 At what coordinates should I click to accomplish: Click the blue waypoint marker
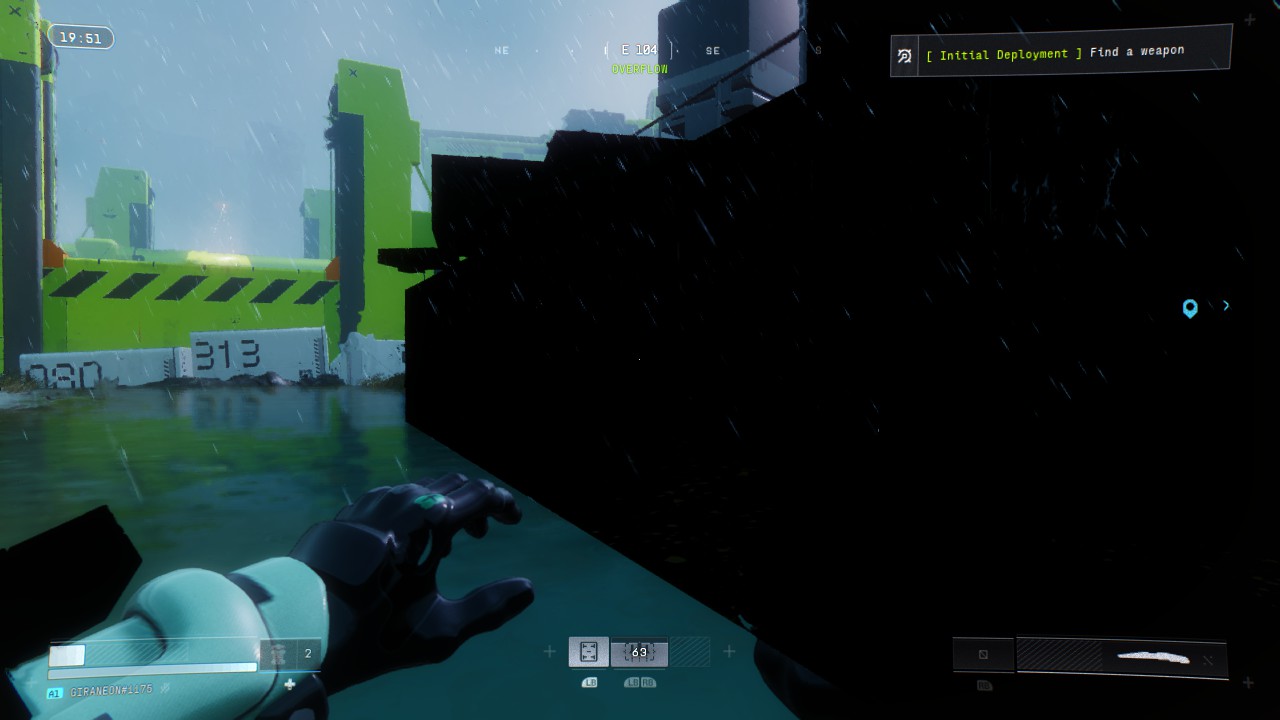click(1190, 308)
